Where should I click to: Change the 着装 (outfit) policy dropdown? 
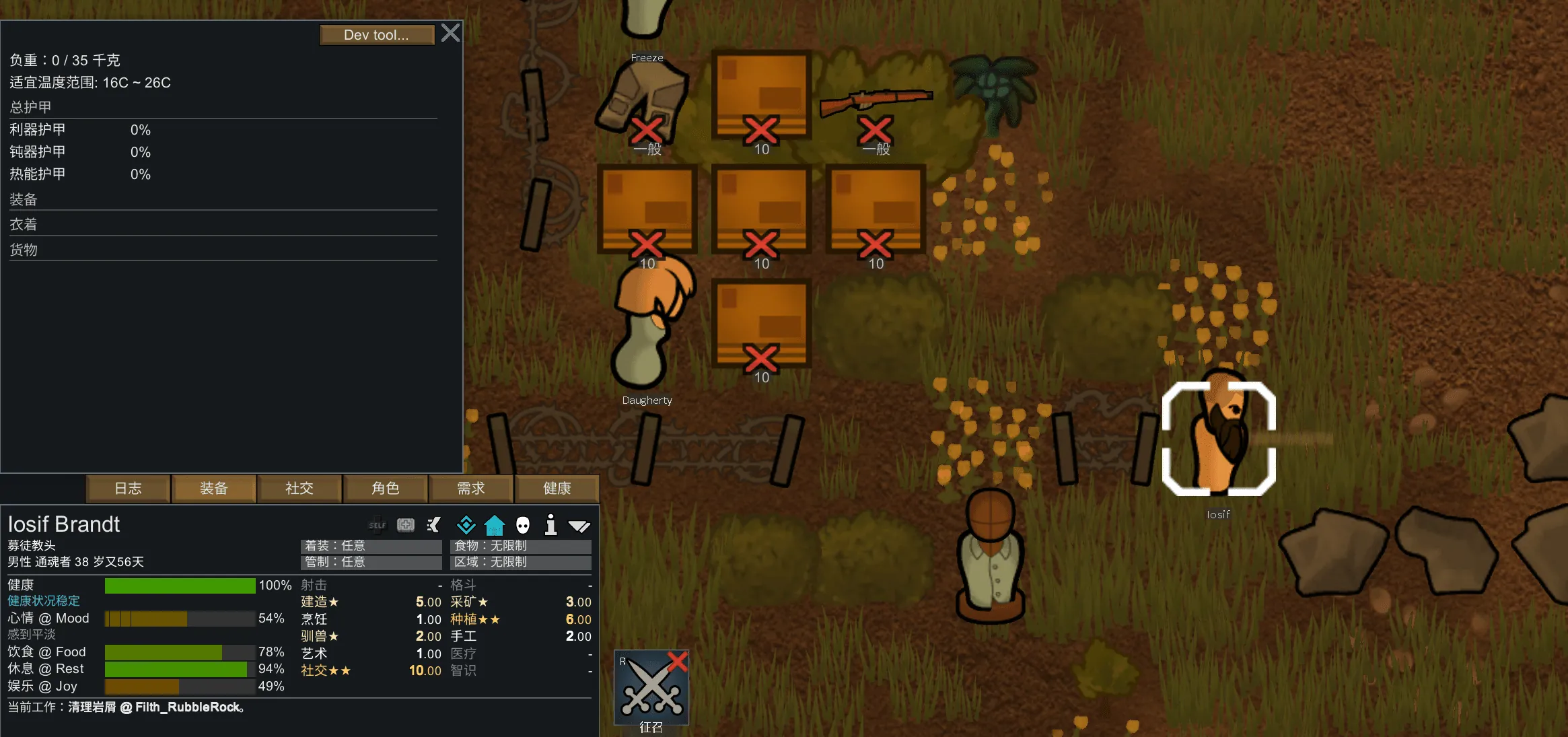371,546
